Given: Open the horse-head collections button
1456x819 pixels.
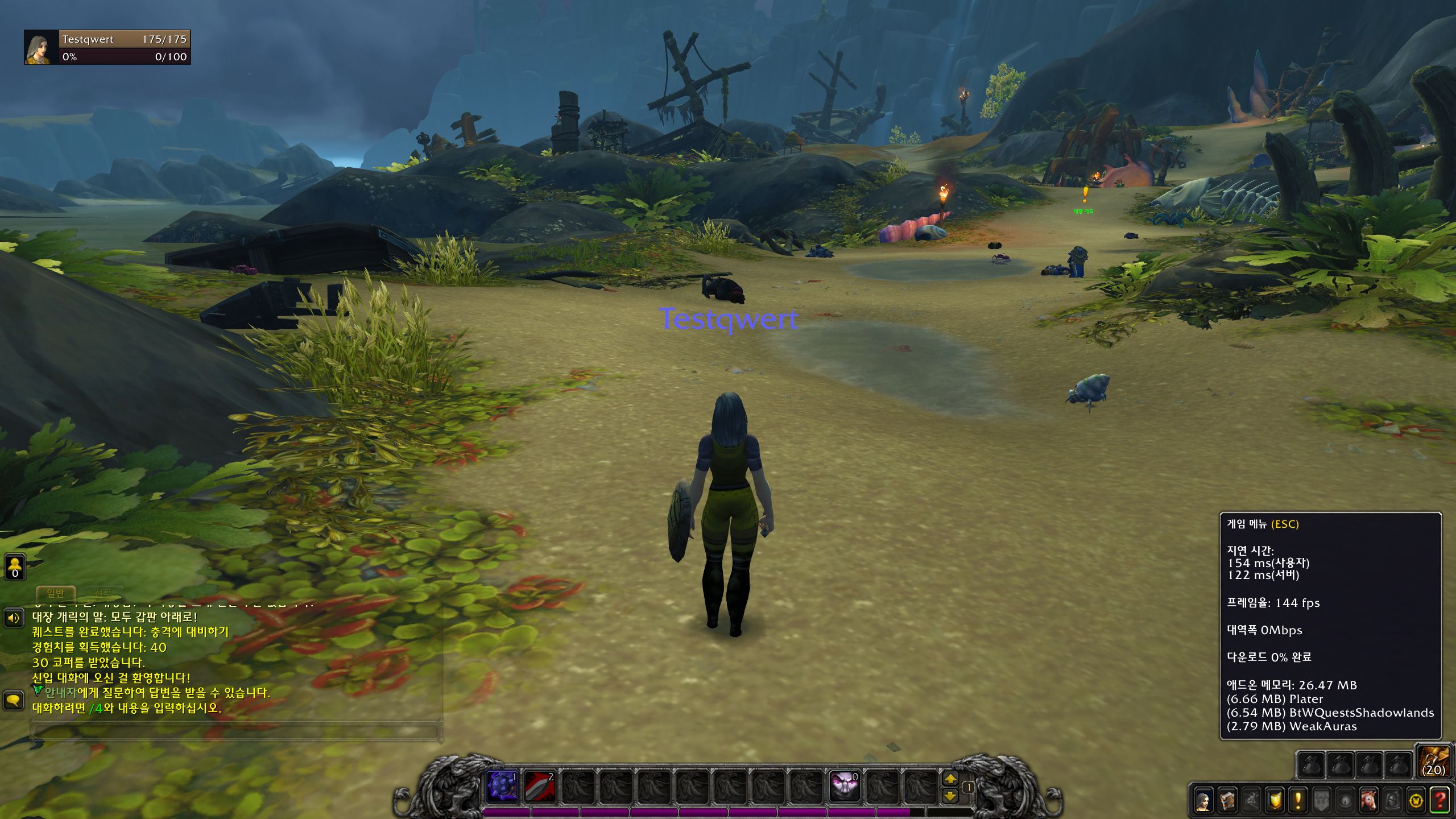Looking at the screenshot, I should (x=1369, y=801).
